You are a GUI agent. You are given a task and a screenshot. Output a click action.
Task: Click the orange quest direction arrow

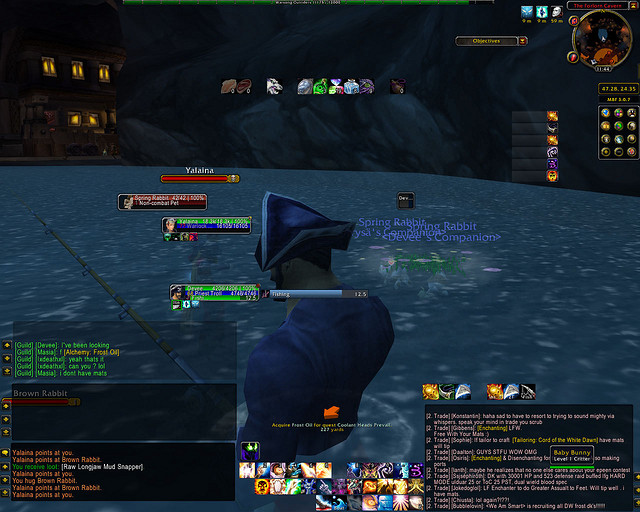pyautogui.click(x=332, y=411)
